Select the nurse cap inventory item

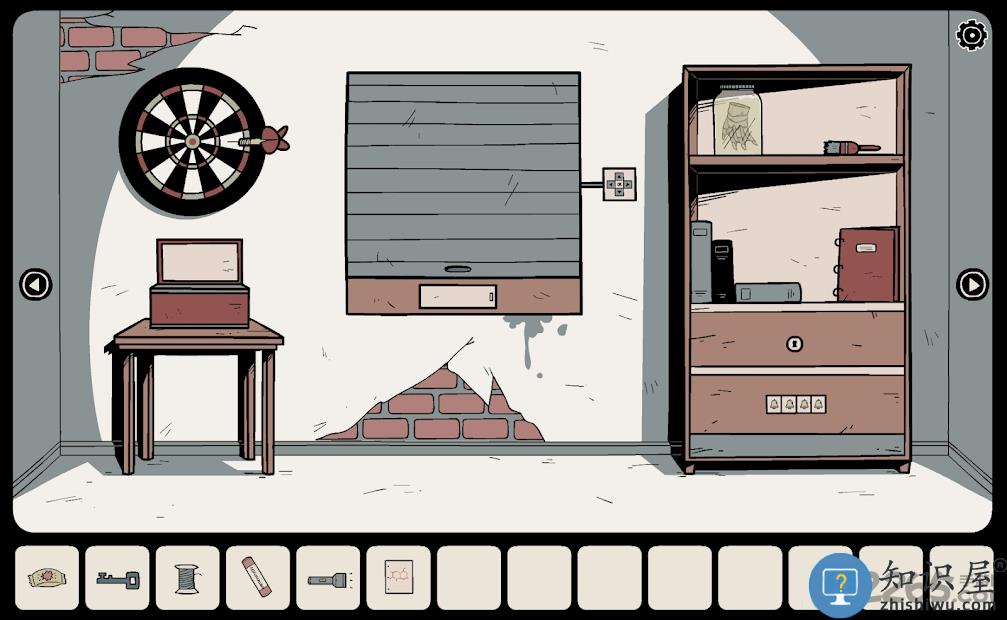coord(46,578)
